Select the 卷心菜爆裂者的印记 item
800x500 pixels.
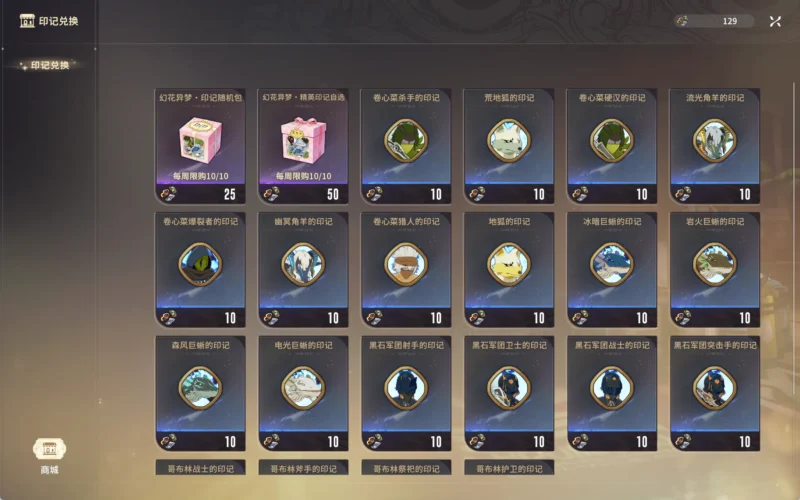click(200, 267)
